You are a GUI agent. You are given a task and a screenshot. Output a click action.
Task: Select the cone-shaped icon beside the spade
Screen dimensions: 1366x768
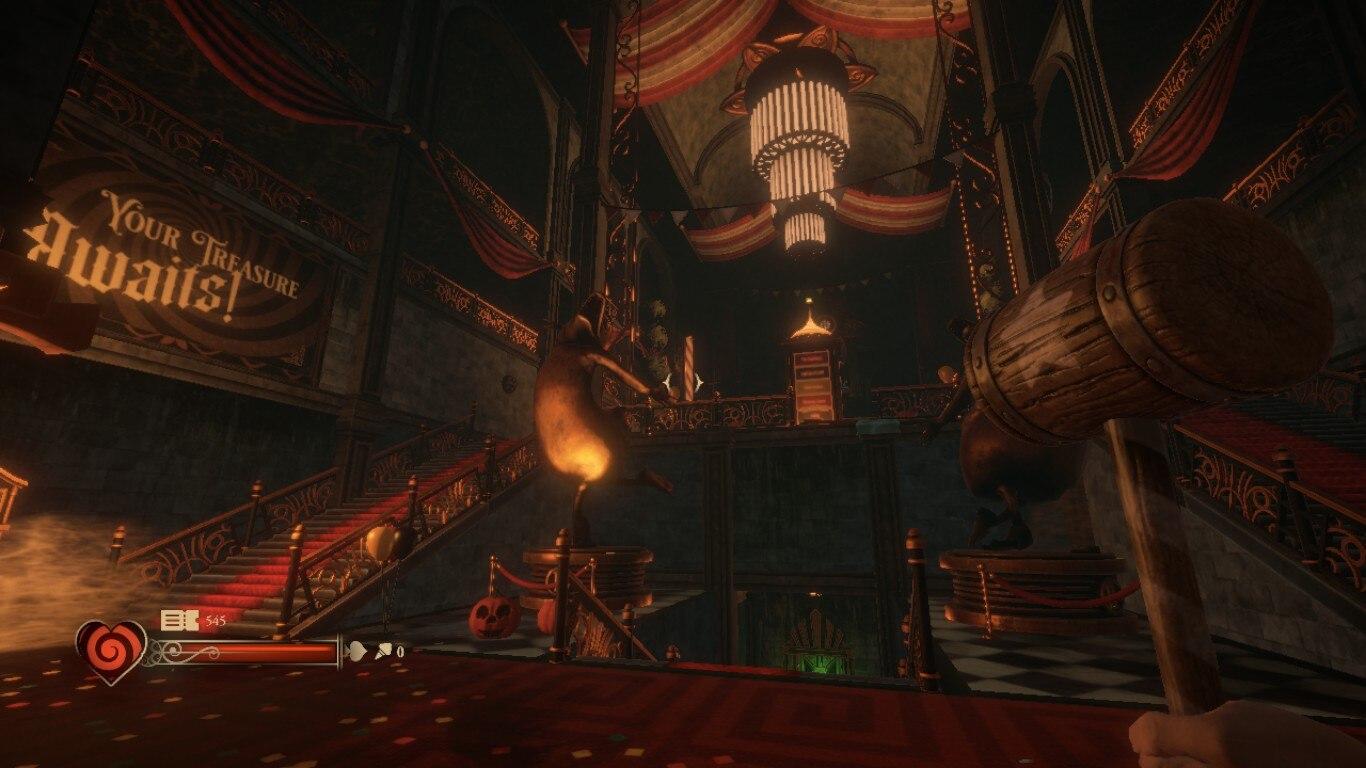coord(382,651)
